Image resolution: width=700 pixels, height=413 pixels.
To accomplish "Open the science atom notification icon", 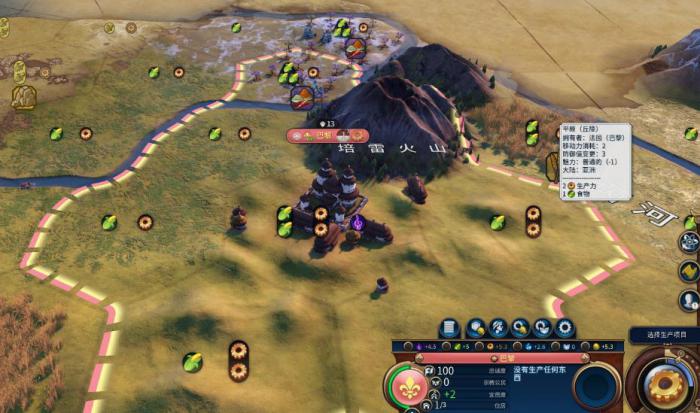I will point(688,242).
